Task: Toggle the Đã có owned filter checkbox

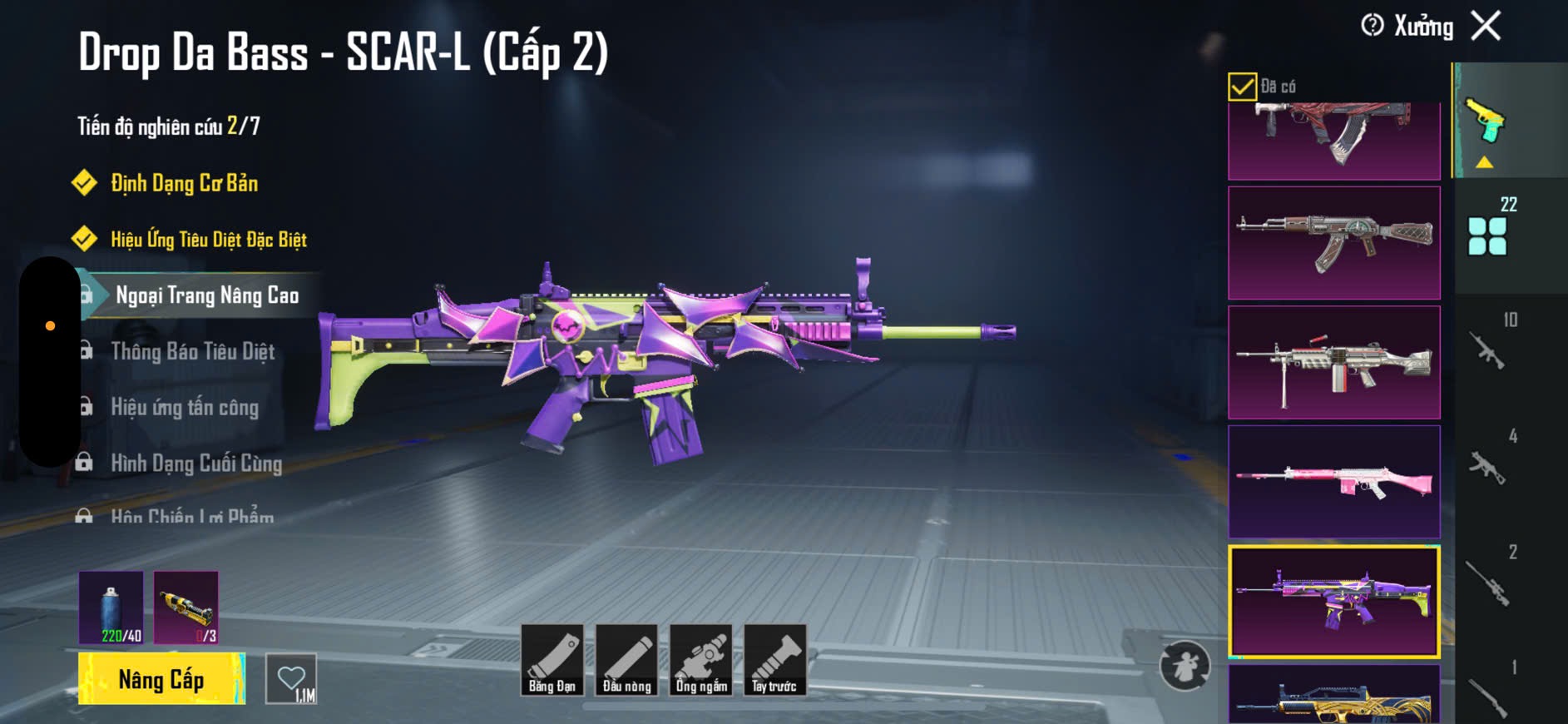Action: pos(1242,87)
